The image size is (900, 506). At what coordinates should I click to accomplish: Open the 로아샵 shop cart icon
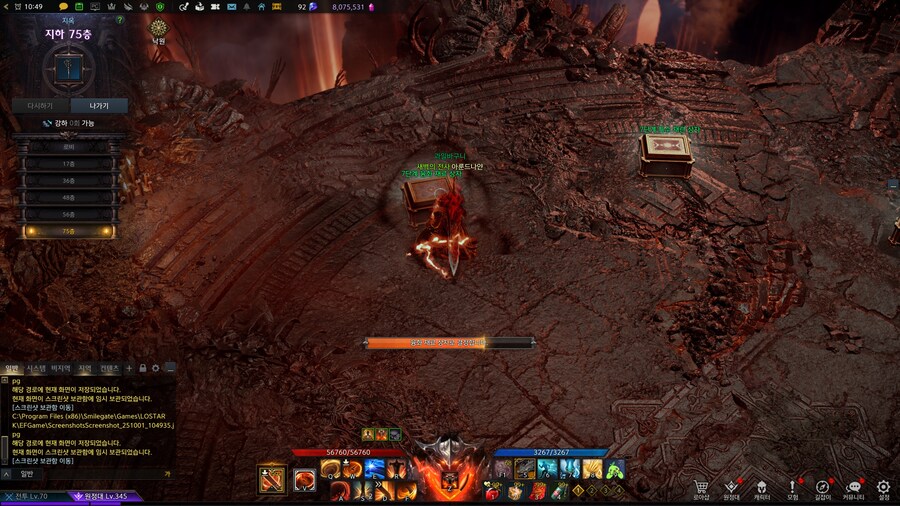click(702, 487)
